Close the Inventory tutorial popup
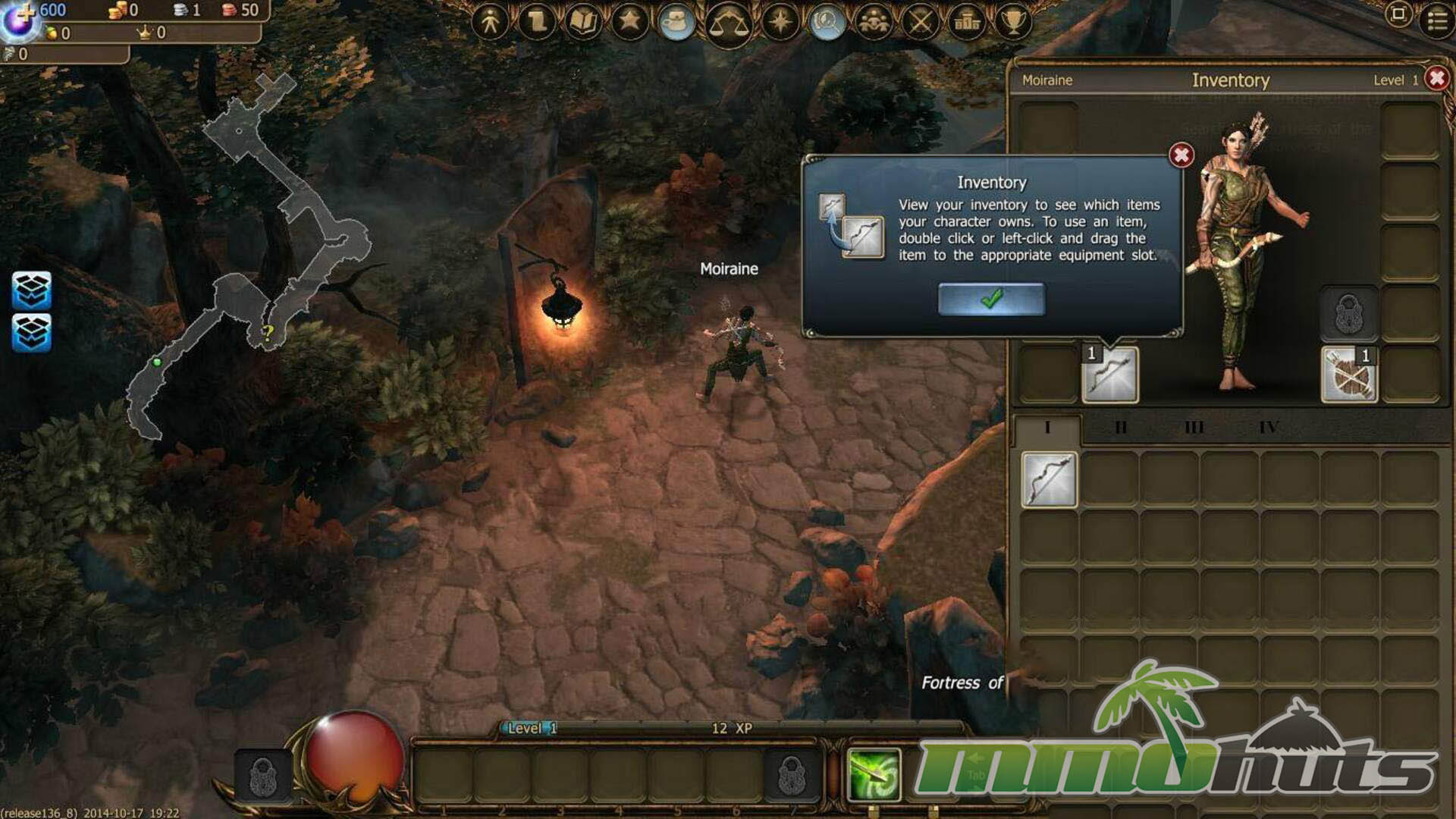This screenshot has width=1456, height=819. 1181,155
